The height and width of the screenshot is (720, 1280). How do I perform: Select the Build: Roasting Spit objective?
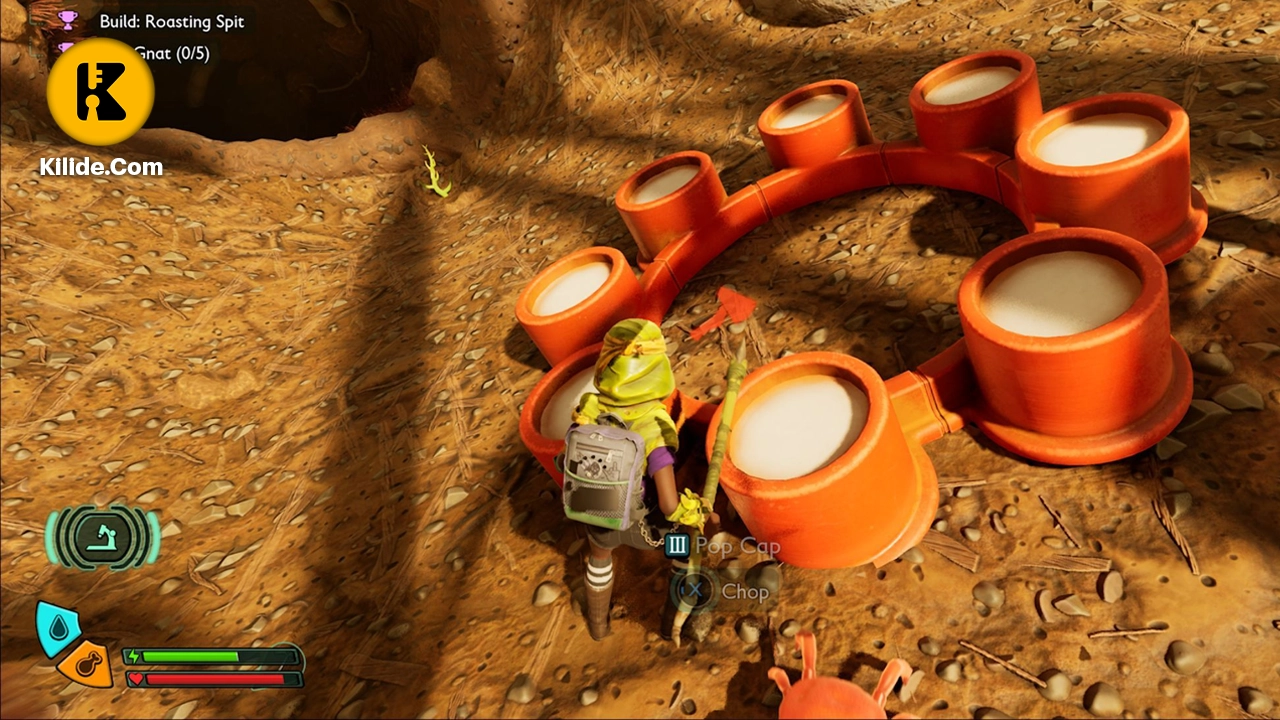(171, 21)
